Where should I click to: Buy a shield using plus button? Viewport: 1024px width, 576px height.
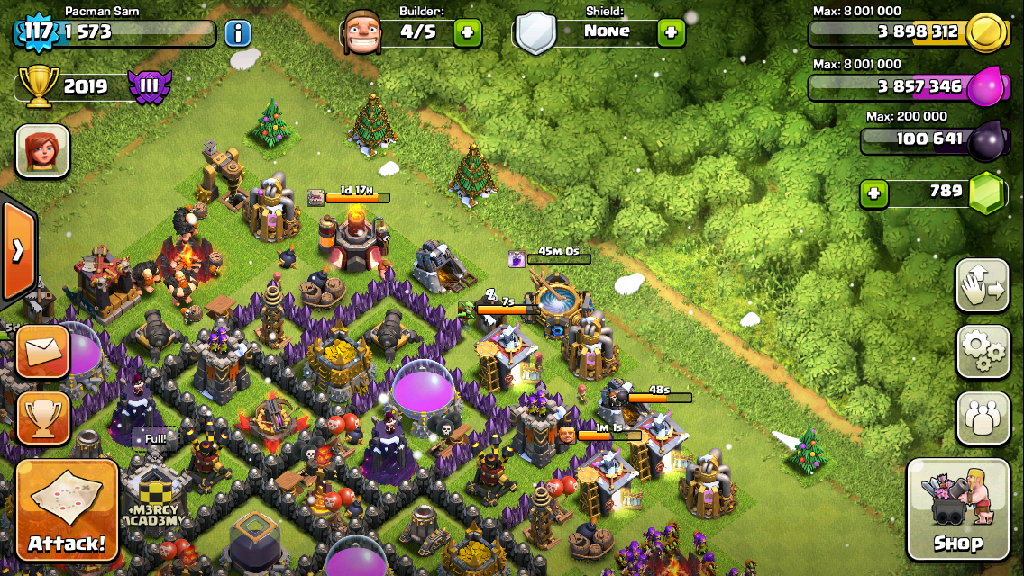click(671, 32)
